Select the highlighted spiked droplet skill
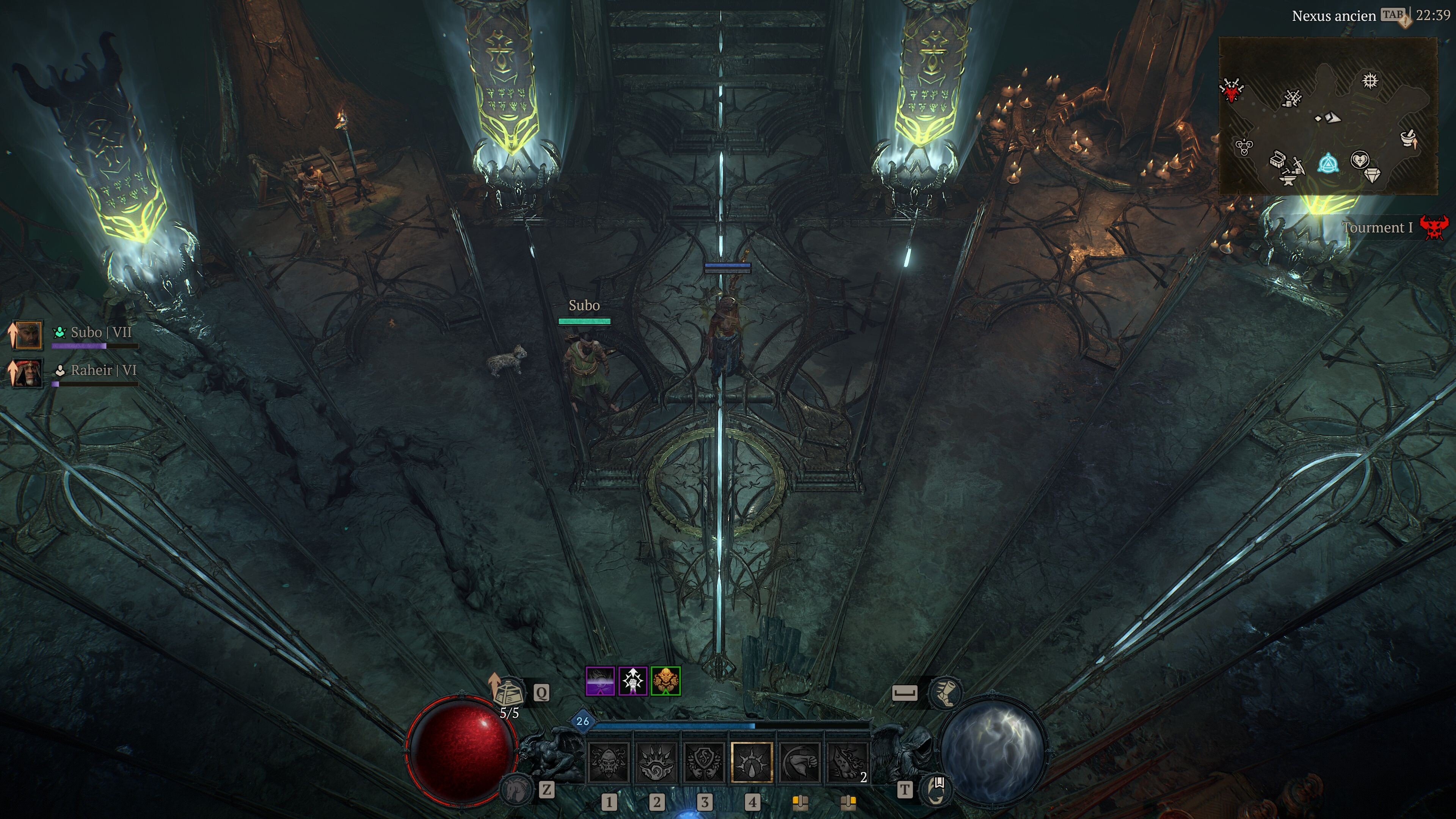Screen dimensions: 1456x819 click(752, 762)
